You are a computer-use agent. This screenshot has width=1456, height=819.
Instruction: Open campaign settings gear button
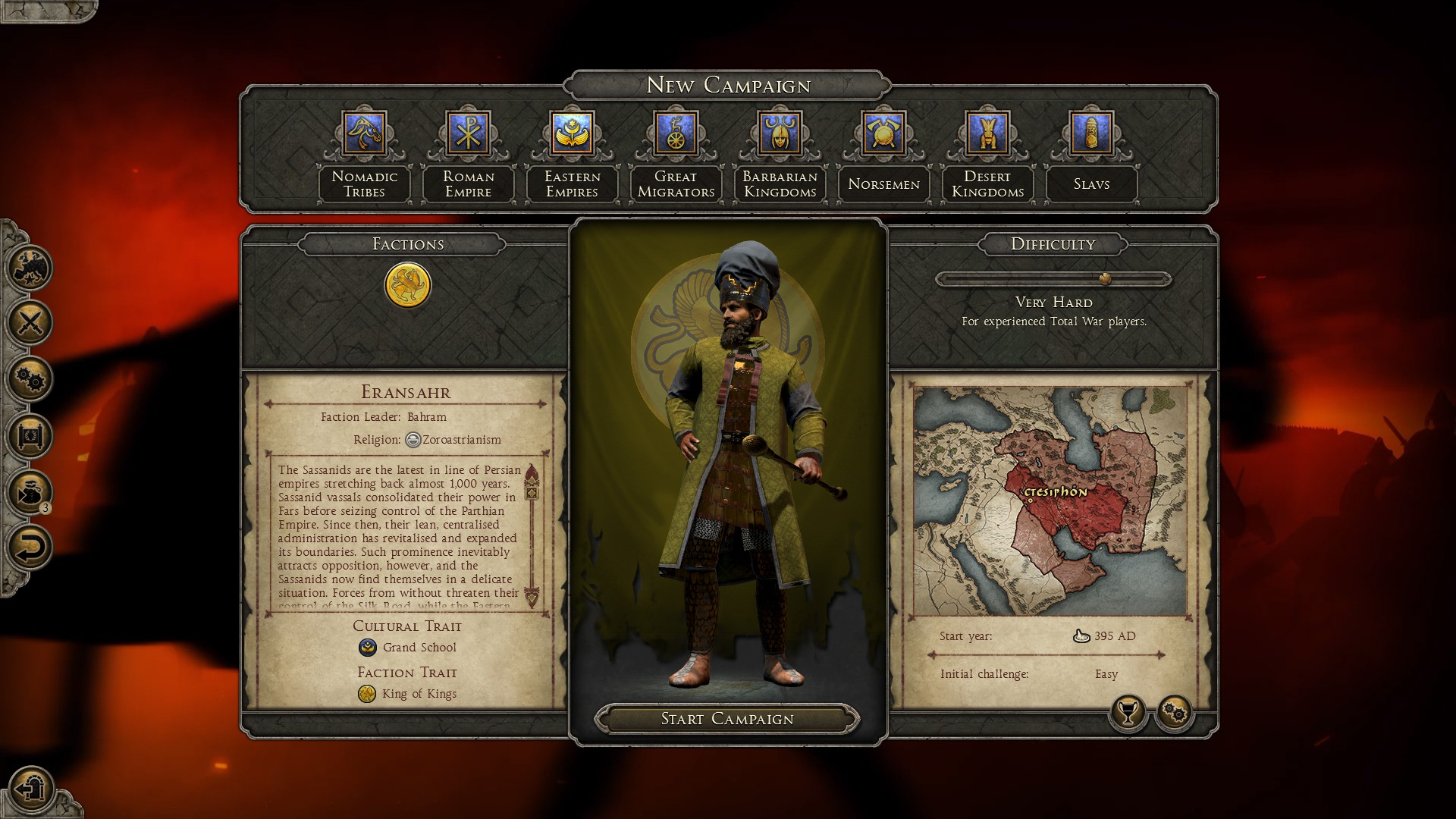tap(1175, 712)
